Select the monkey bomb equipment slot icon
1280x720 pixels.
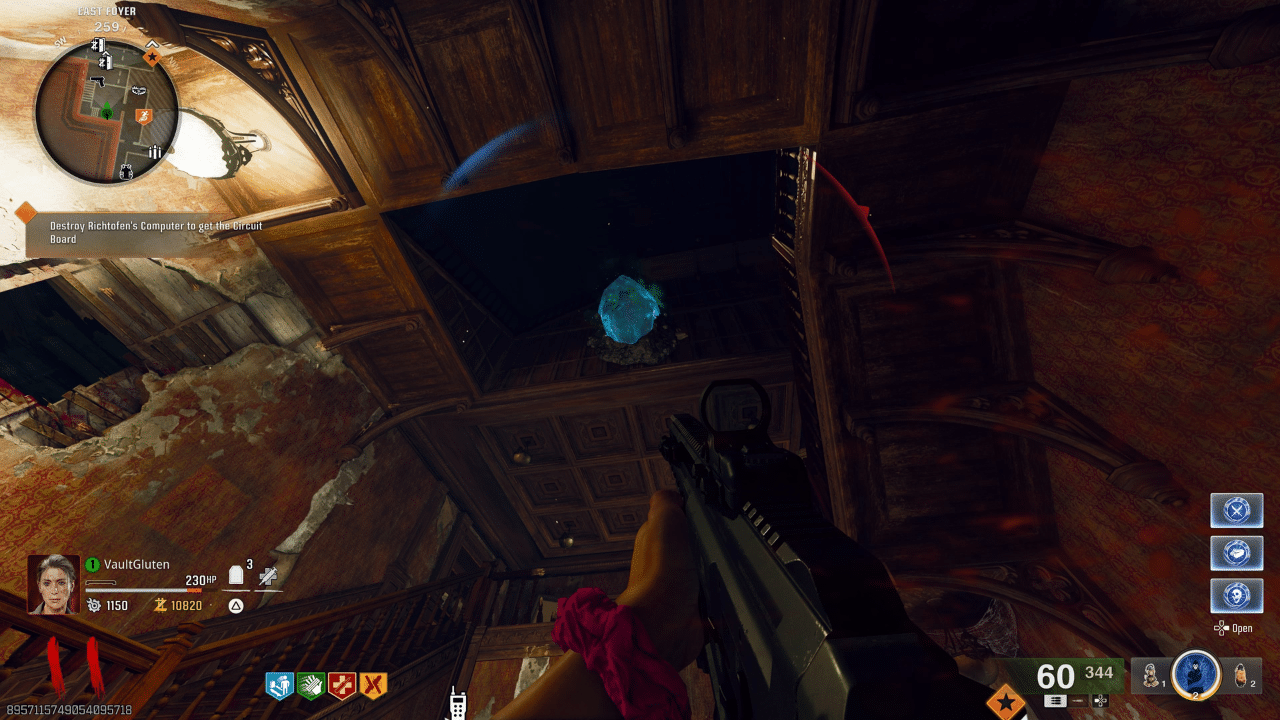coord(1148,678)
